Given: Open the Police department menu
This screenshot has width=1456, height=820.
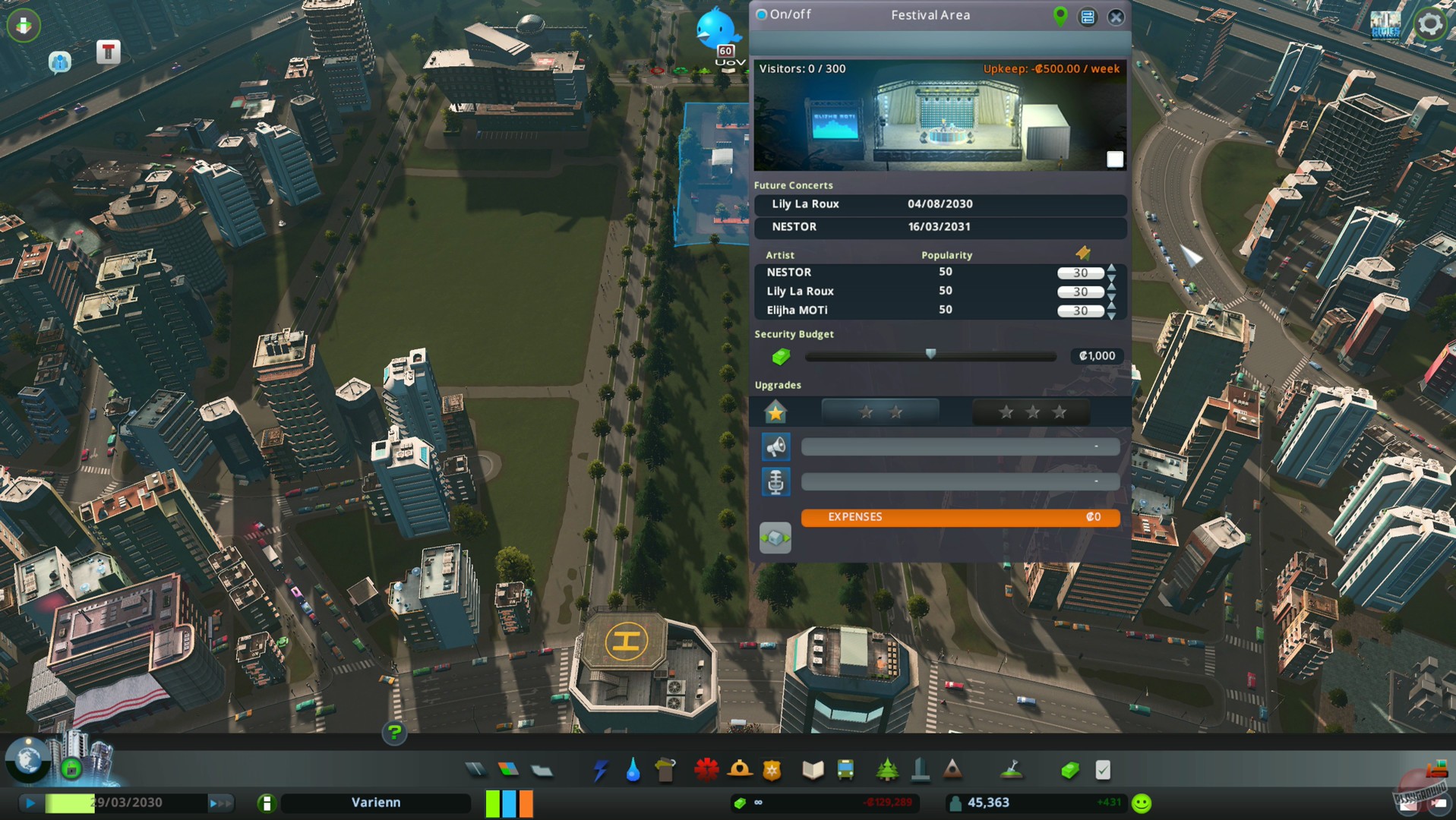Looking at the screenshot, I should pos(771,769).
